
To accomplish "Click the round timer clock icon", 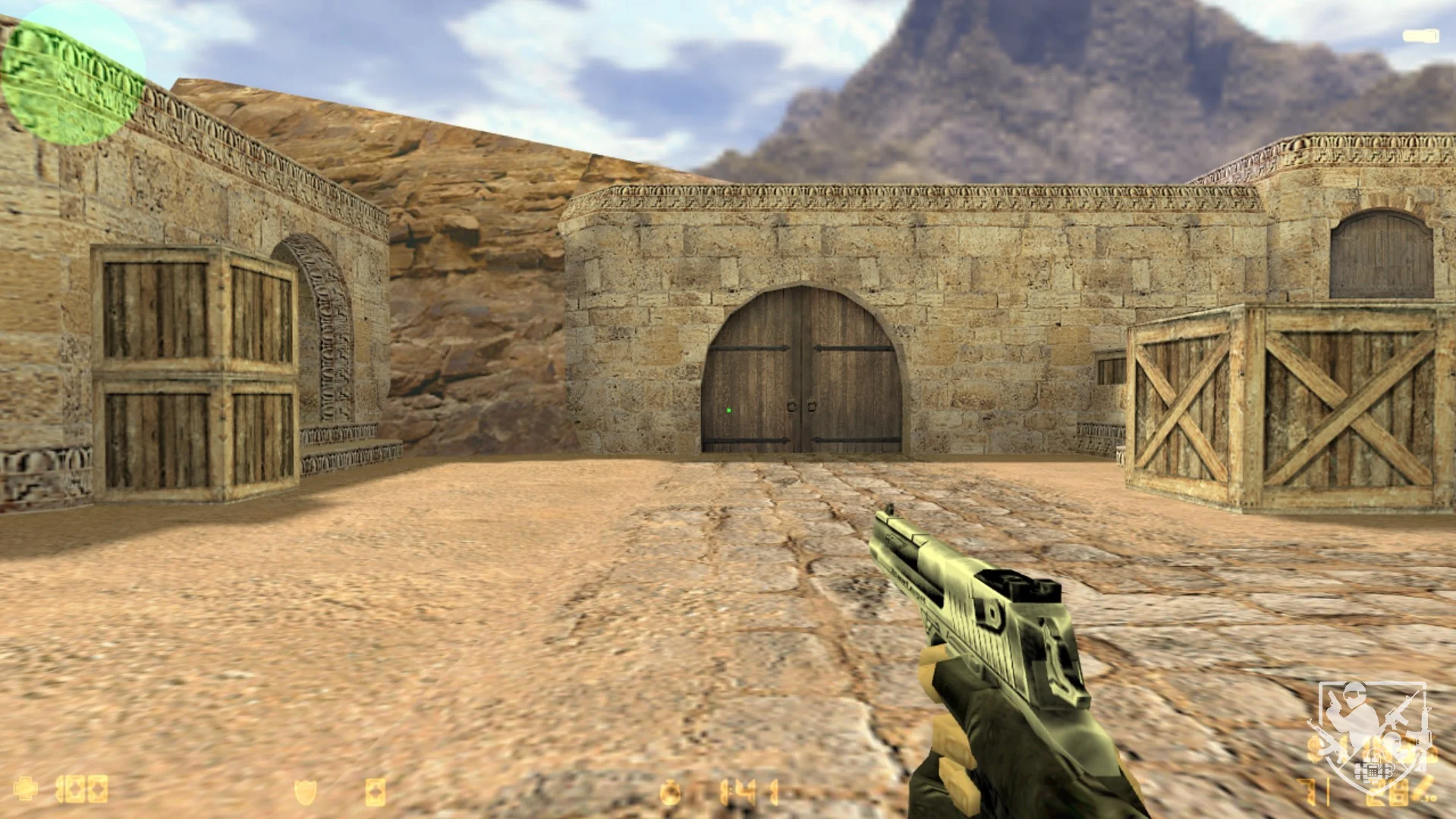I will pyautogui.click(x=671, y=793).
